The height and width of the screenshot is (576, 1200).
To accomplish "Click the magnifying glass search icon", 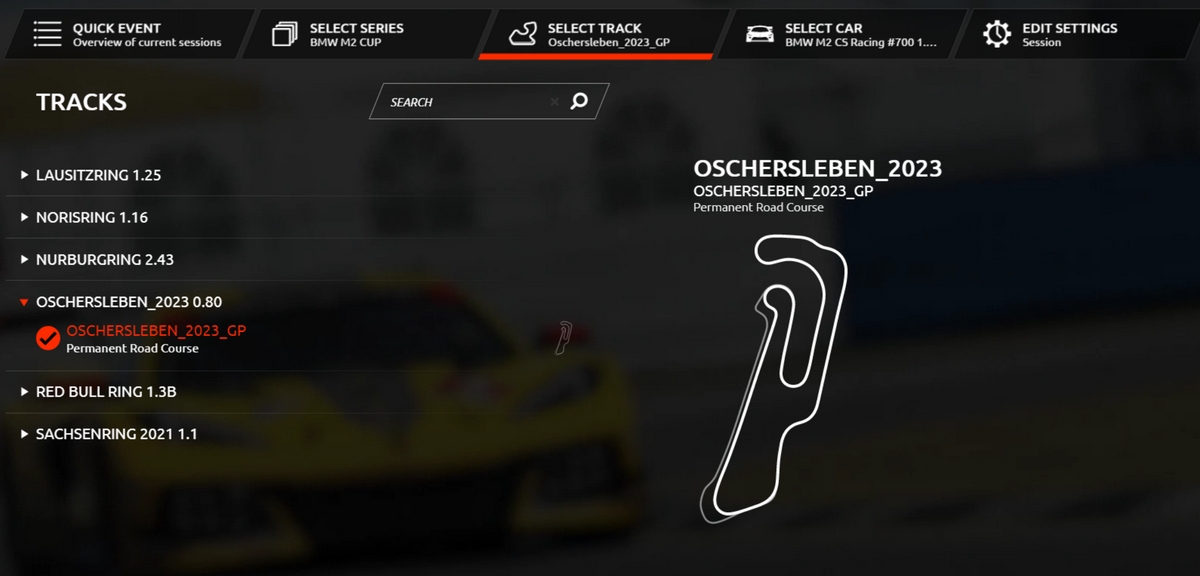I will click(x=579, y=101).
